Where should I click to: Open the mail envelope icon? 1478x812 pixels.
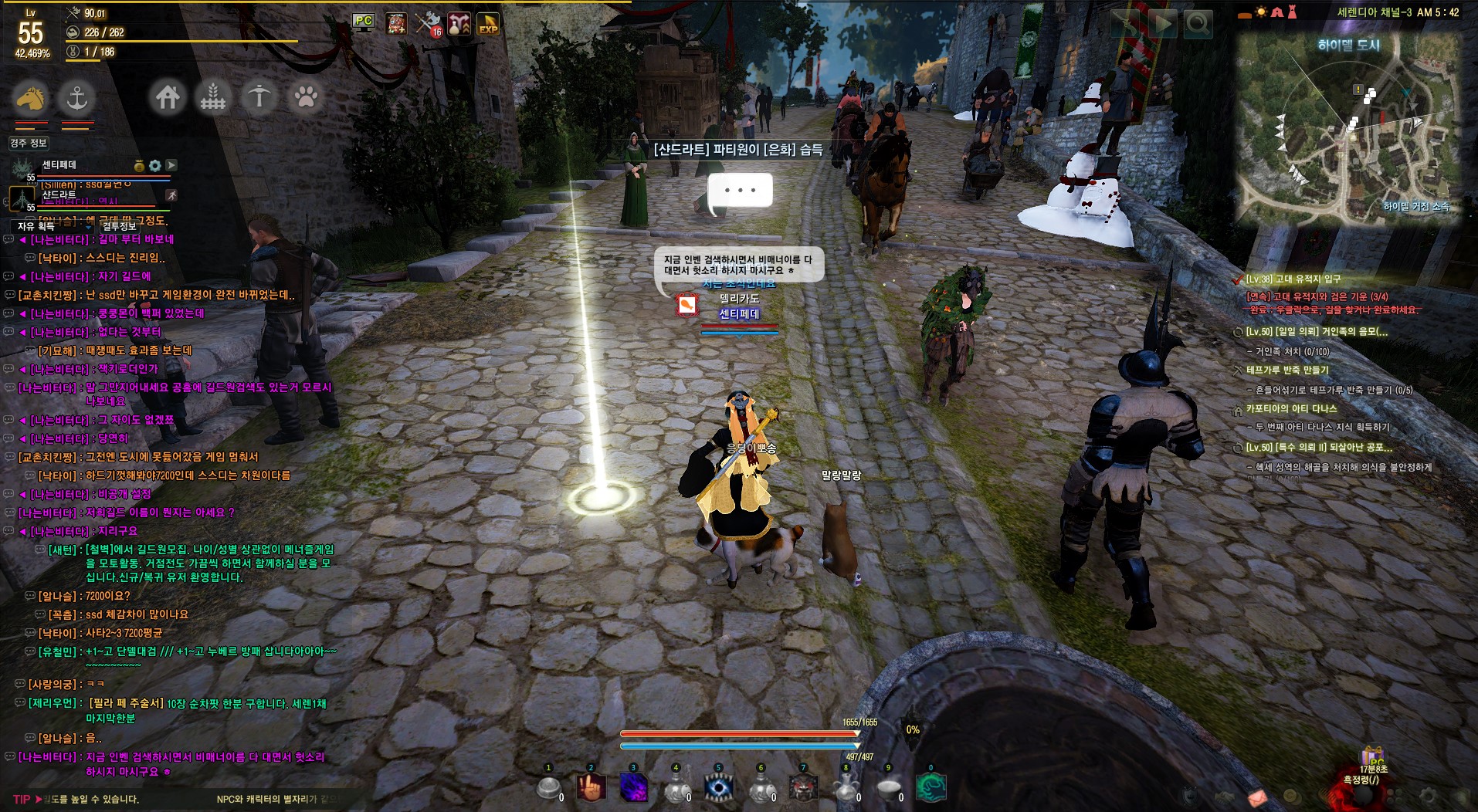[1257, 796]
